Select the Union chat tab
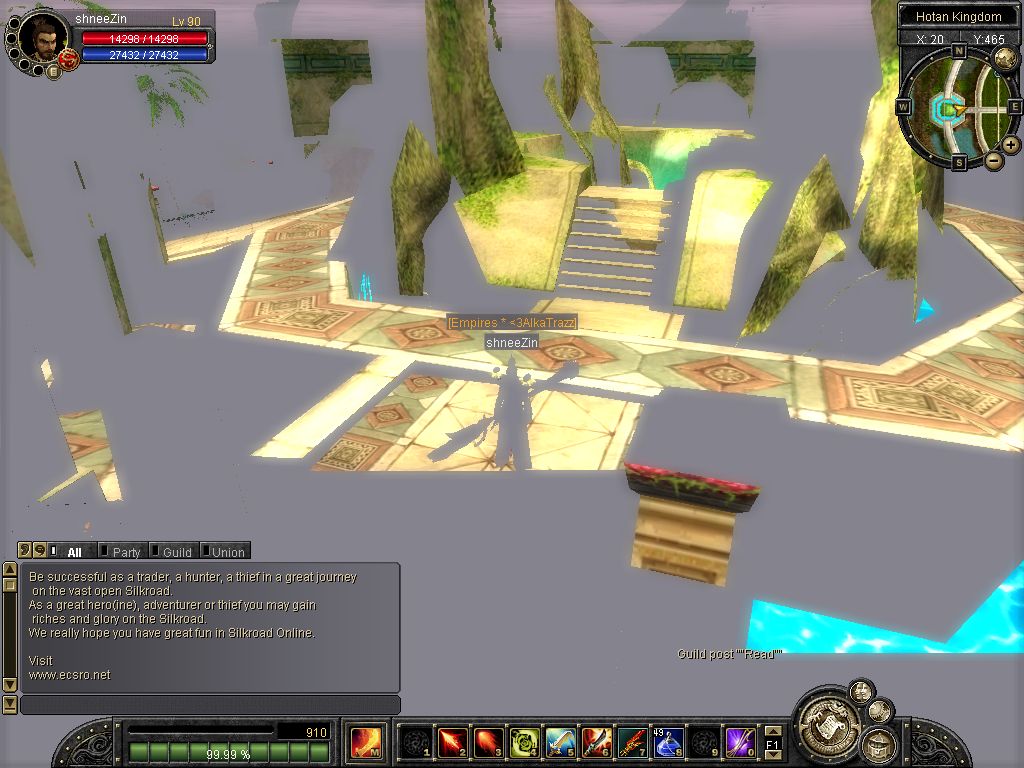 pyautogui.click(x=227, y=551)
